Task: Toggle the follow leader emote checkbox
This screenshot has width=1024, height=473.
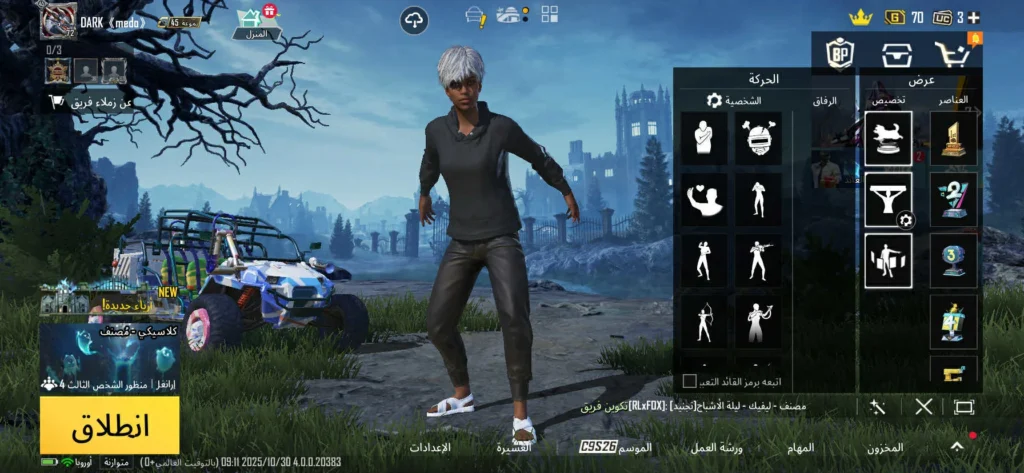Action: [x=689, y=381]
